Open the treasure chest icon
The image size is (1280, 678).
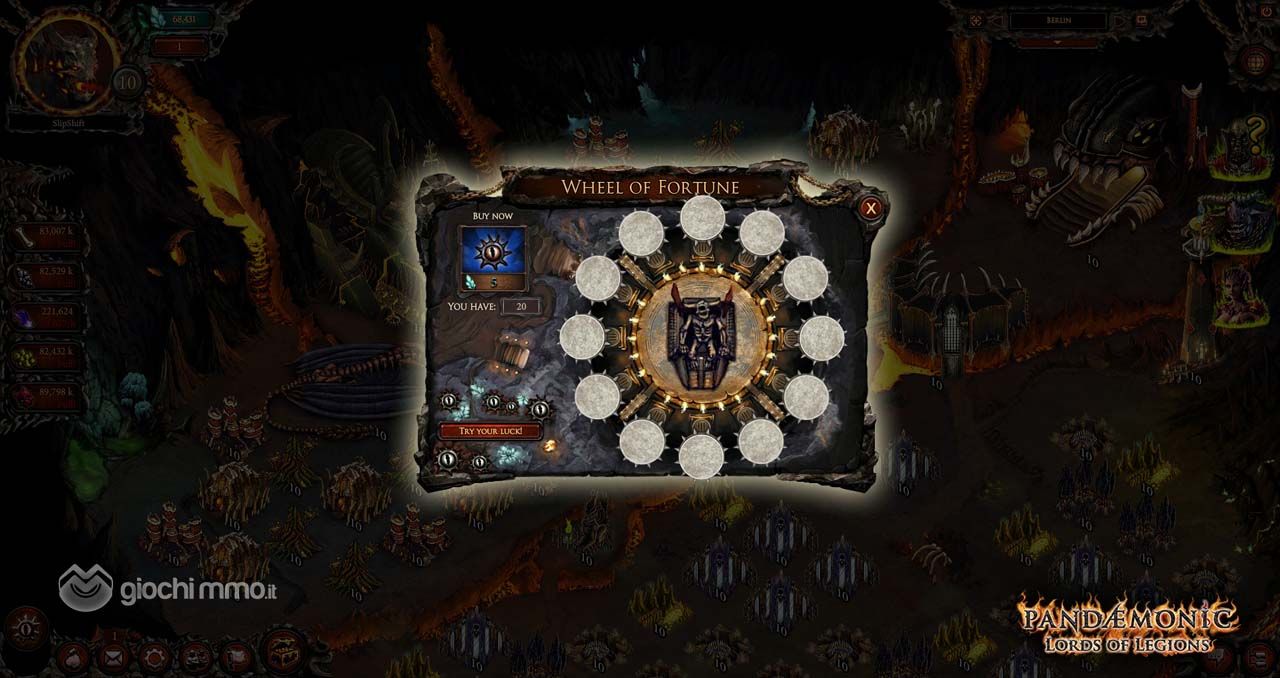pos(284,651)
